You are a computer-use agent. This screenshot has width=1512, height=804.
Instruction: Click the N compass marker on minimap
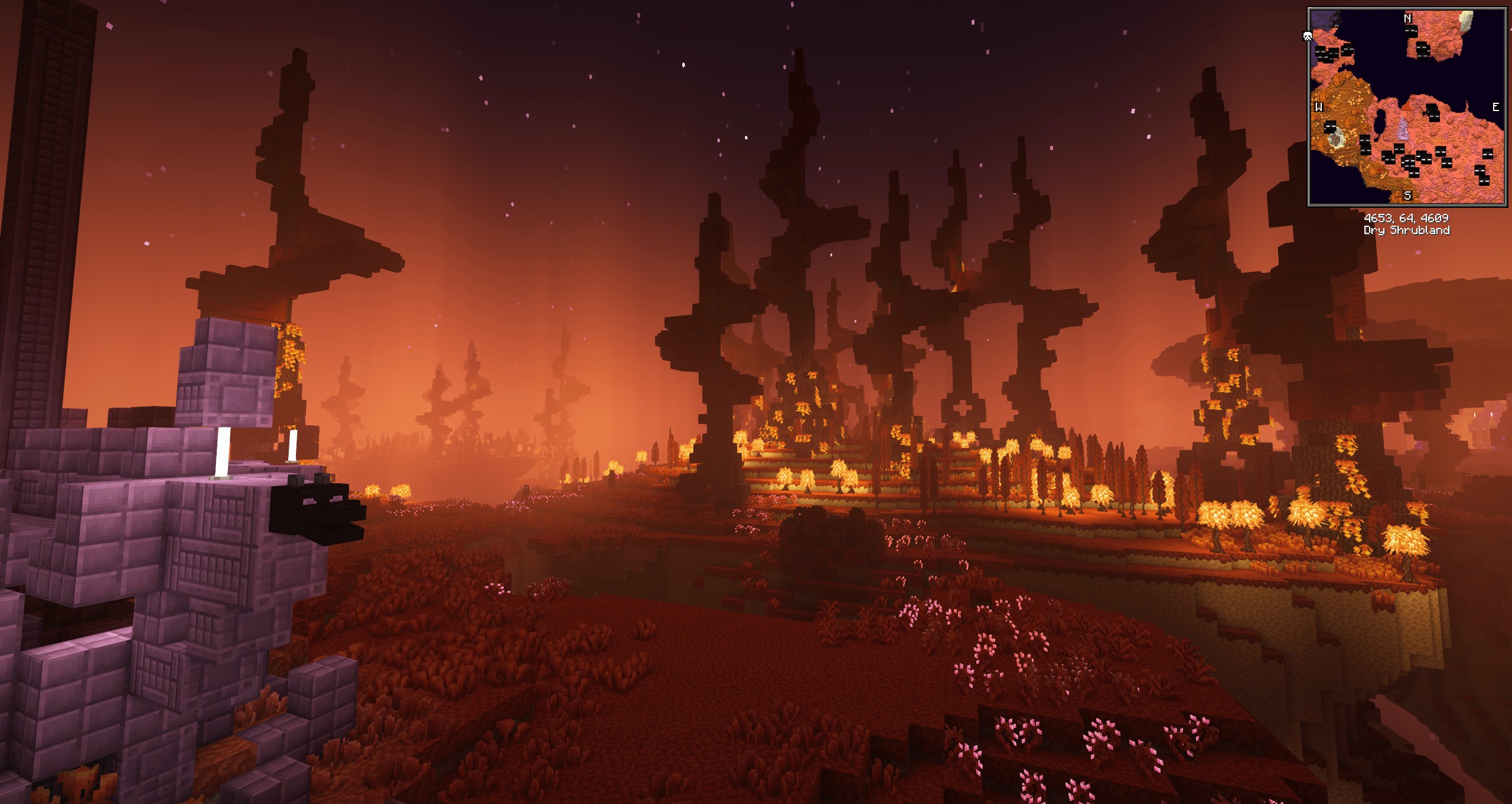(1407, 19)
